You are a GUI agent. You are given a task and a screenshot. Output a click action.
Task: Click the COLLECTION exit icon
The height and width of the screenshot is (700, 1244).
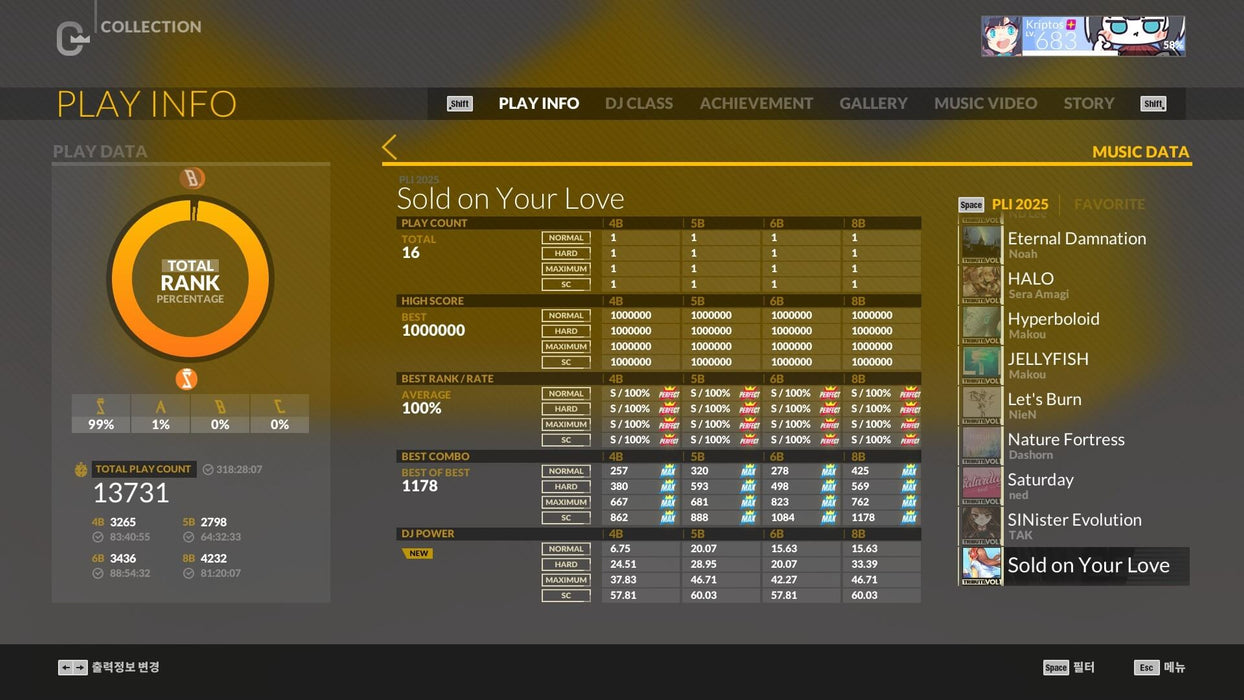[72, 38]
